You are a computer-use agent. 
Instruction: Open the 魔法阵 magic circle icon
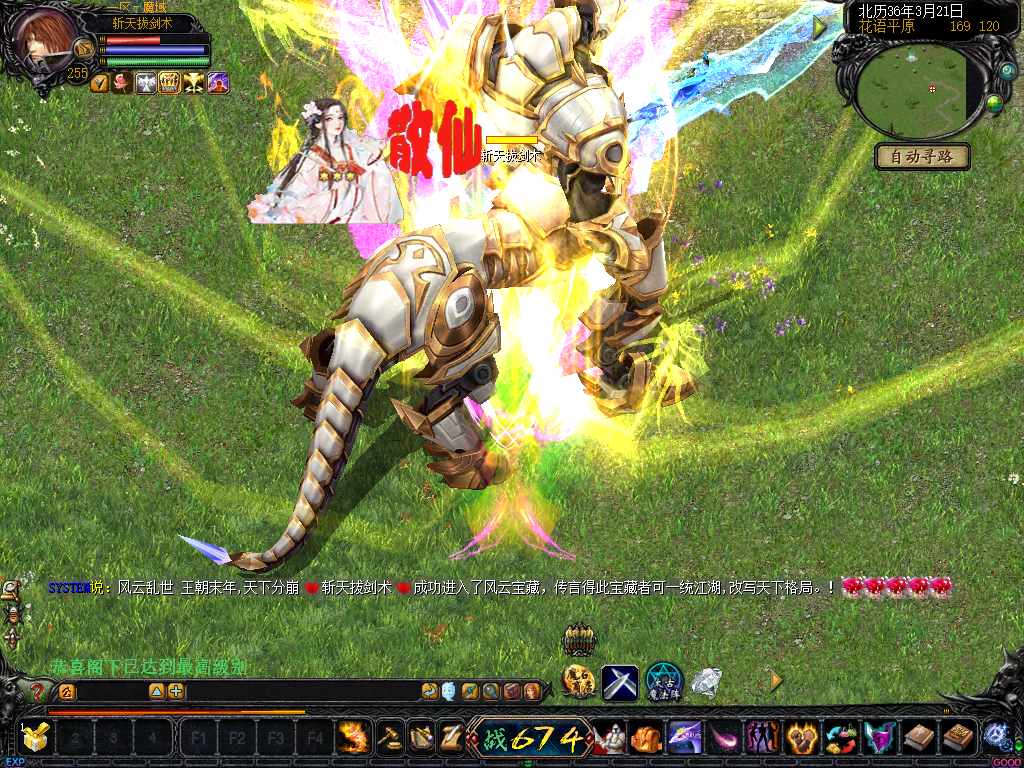tap(663, 682)
